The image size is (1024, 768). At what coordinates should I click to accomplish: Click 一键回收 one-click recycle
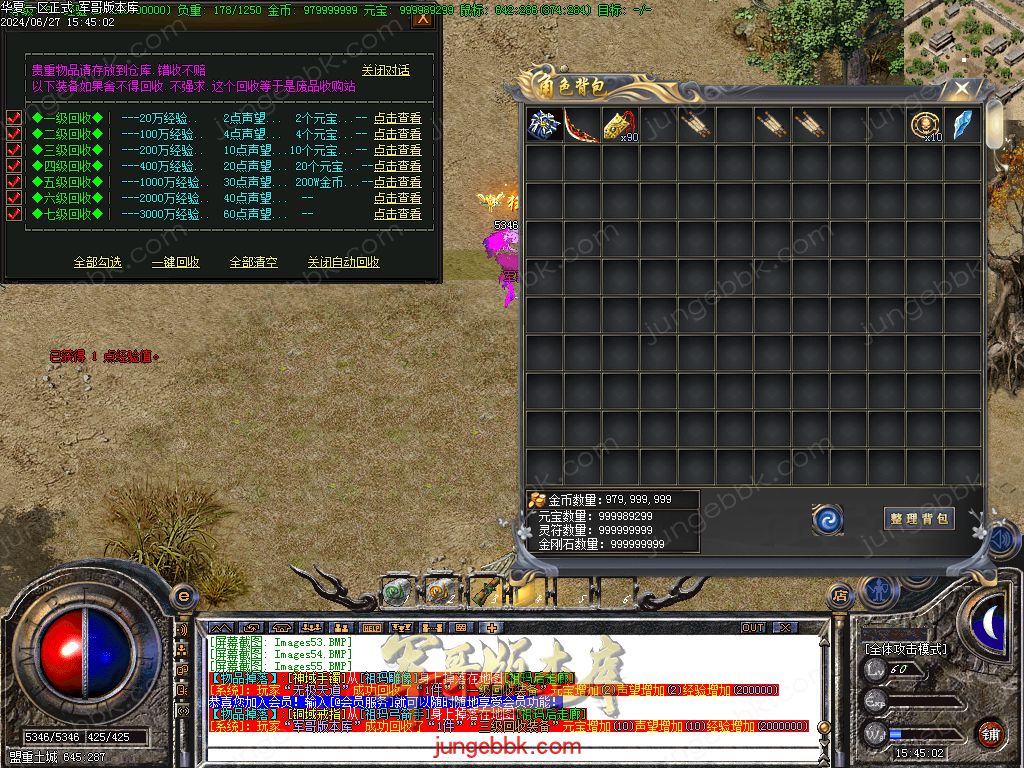click(176, 262)
